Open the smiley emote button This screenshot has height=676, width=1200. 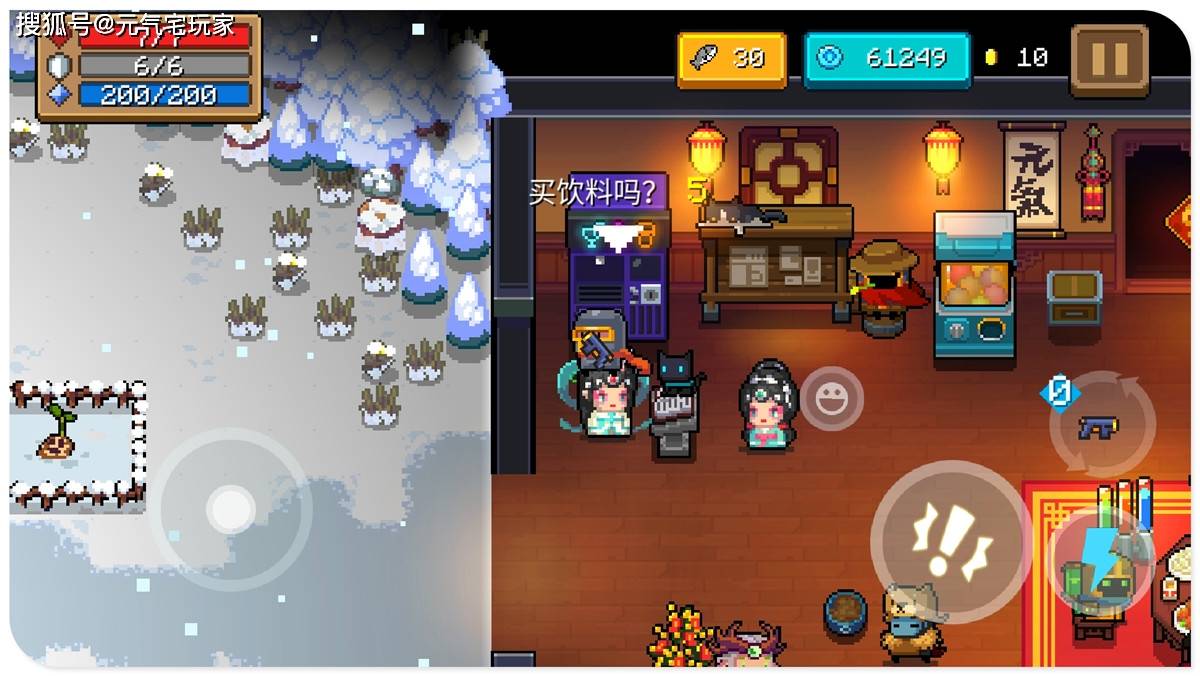pyautogui.click(x=831, y=400)
